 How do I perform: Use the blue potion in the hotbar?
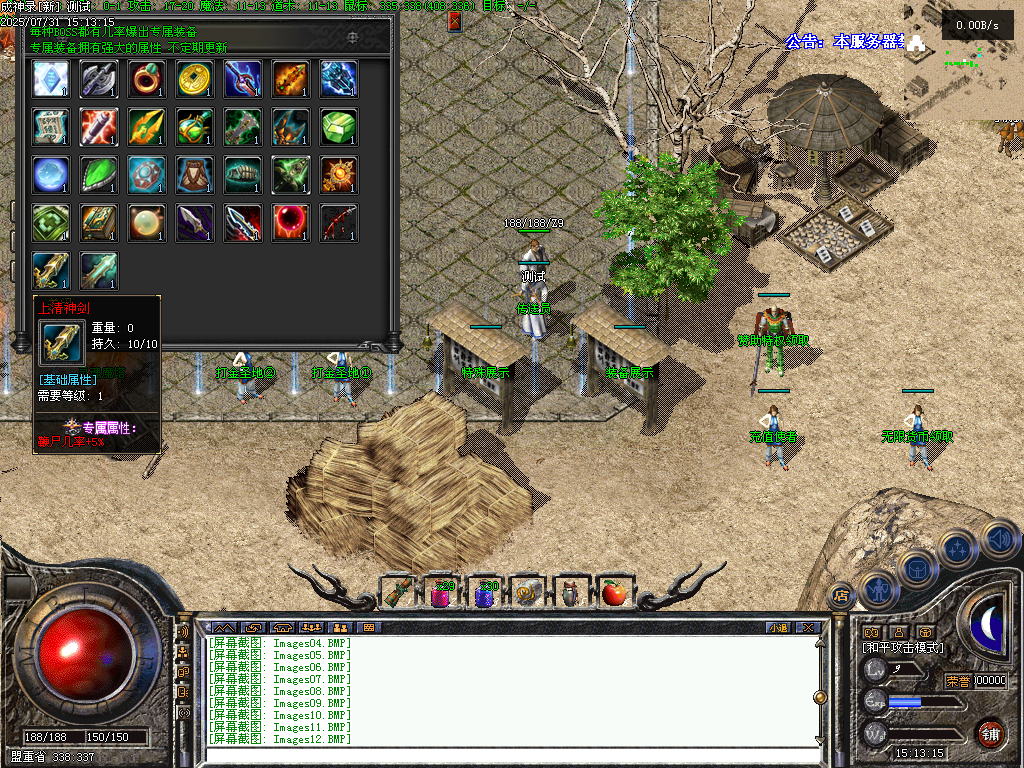(485, 595)
